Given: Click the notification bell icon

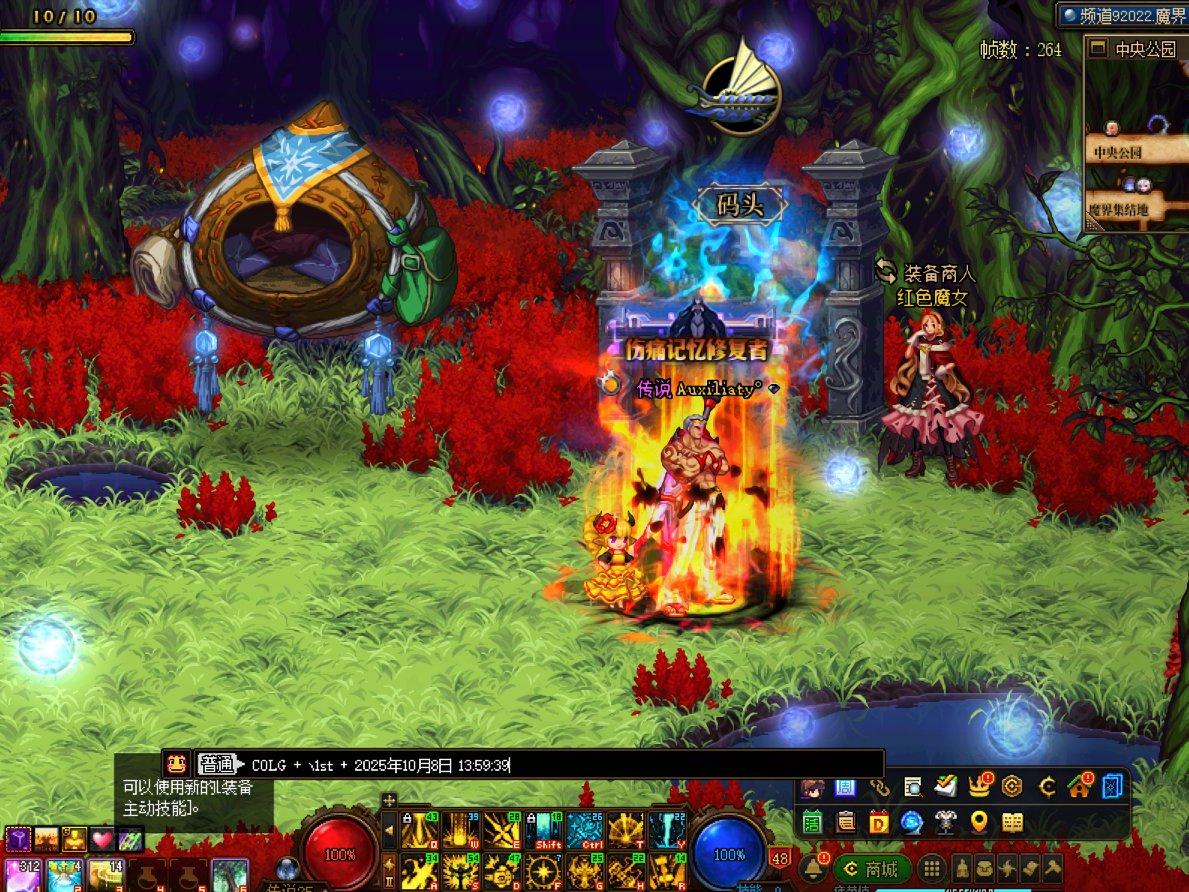Looking at the screenshot, I should 814,867.
